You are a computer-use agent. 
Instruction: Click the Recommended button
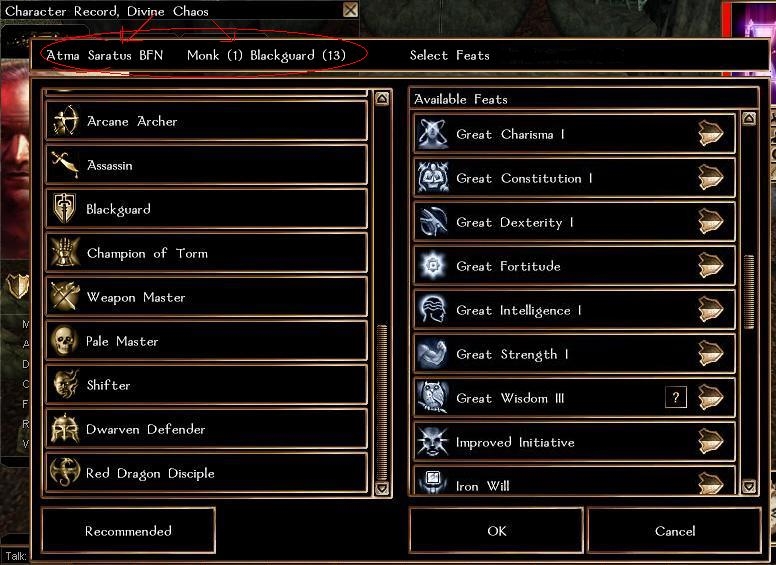coord(128,531)
